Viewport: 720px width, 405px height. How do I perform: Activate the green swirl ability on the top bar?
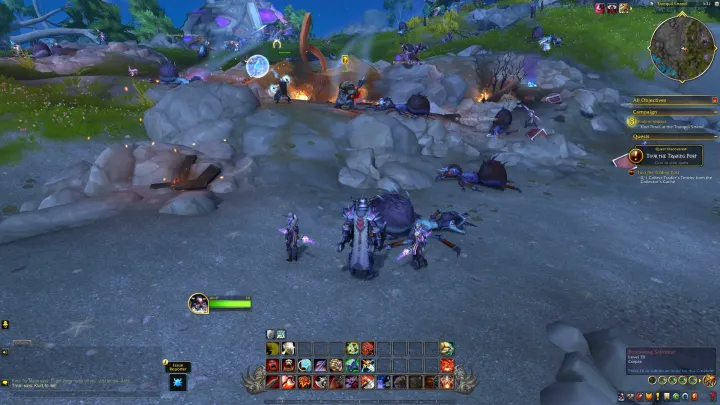(x=352, y=348)
